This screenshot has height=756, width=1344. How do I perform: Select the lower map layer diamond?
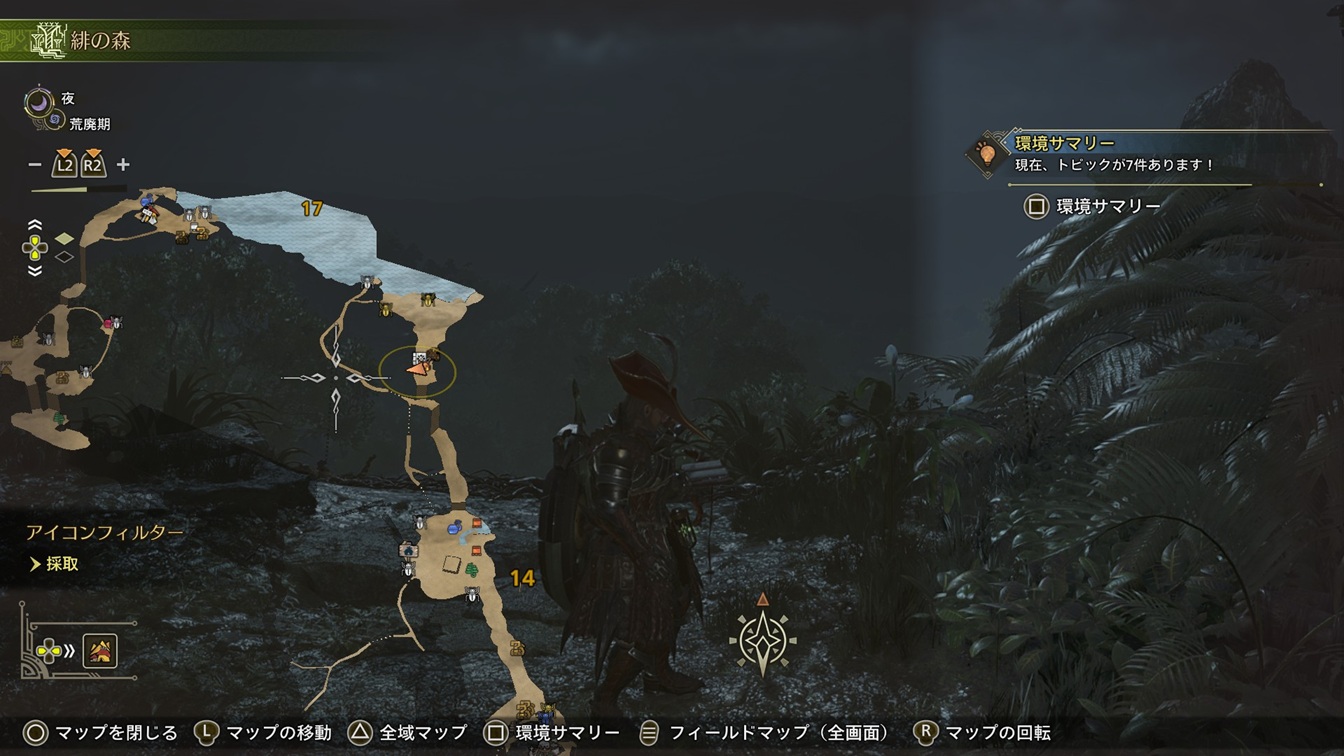click(64, 257)
